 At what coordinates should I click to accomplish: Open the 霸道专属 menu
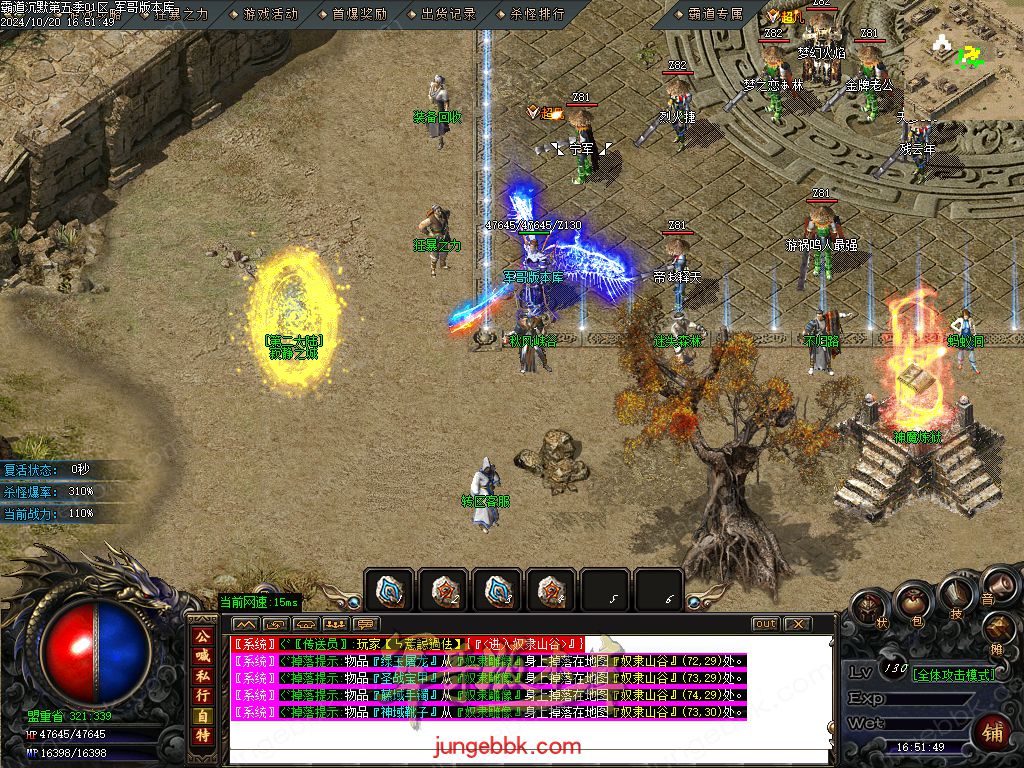(715, 14)
